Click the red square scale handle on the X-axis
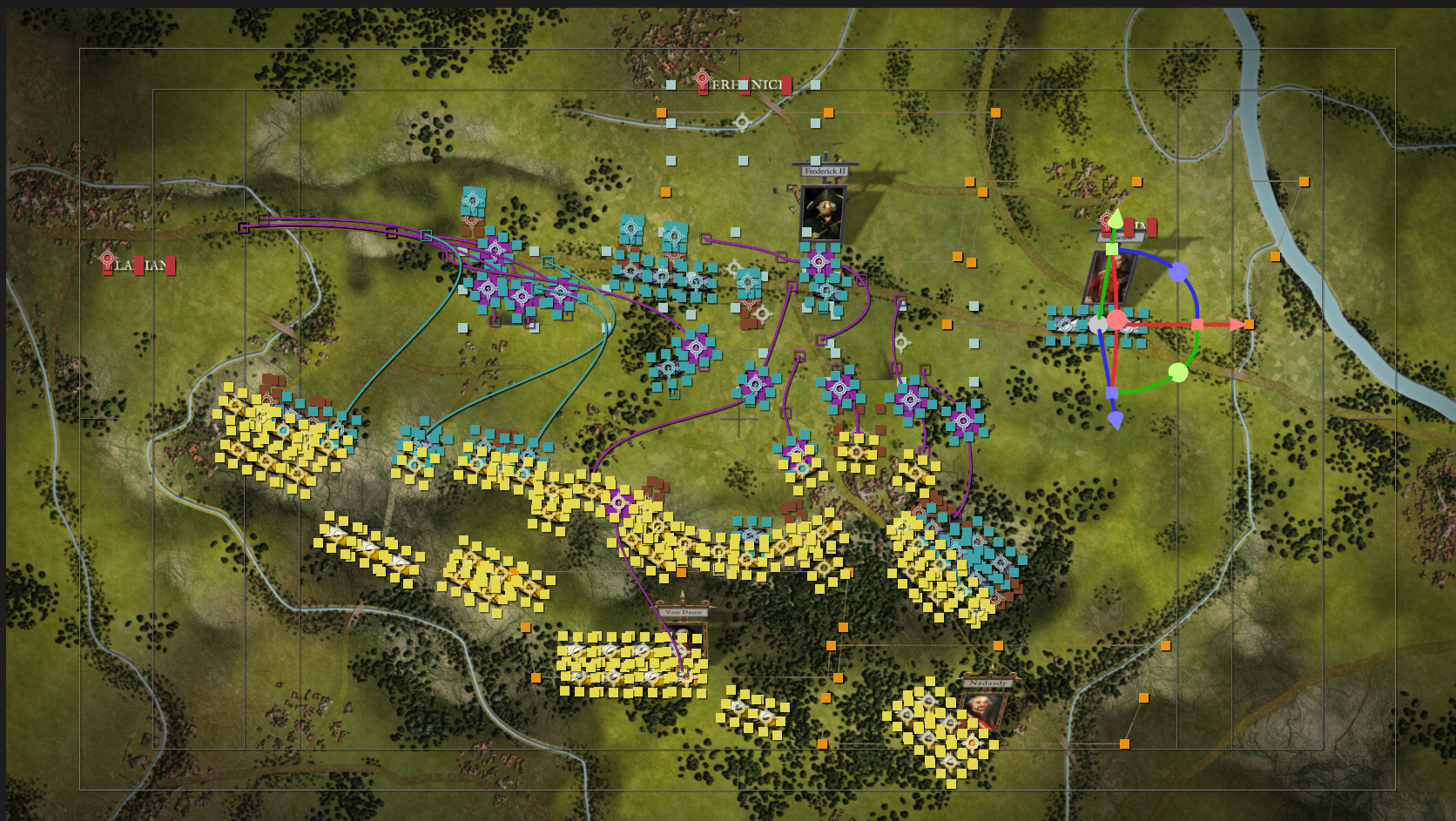The width and height of the screenshot is (1456, 821). pos(1196,325)
